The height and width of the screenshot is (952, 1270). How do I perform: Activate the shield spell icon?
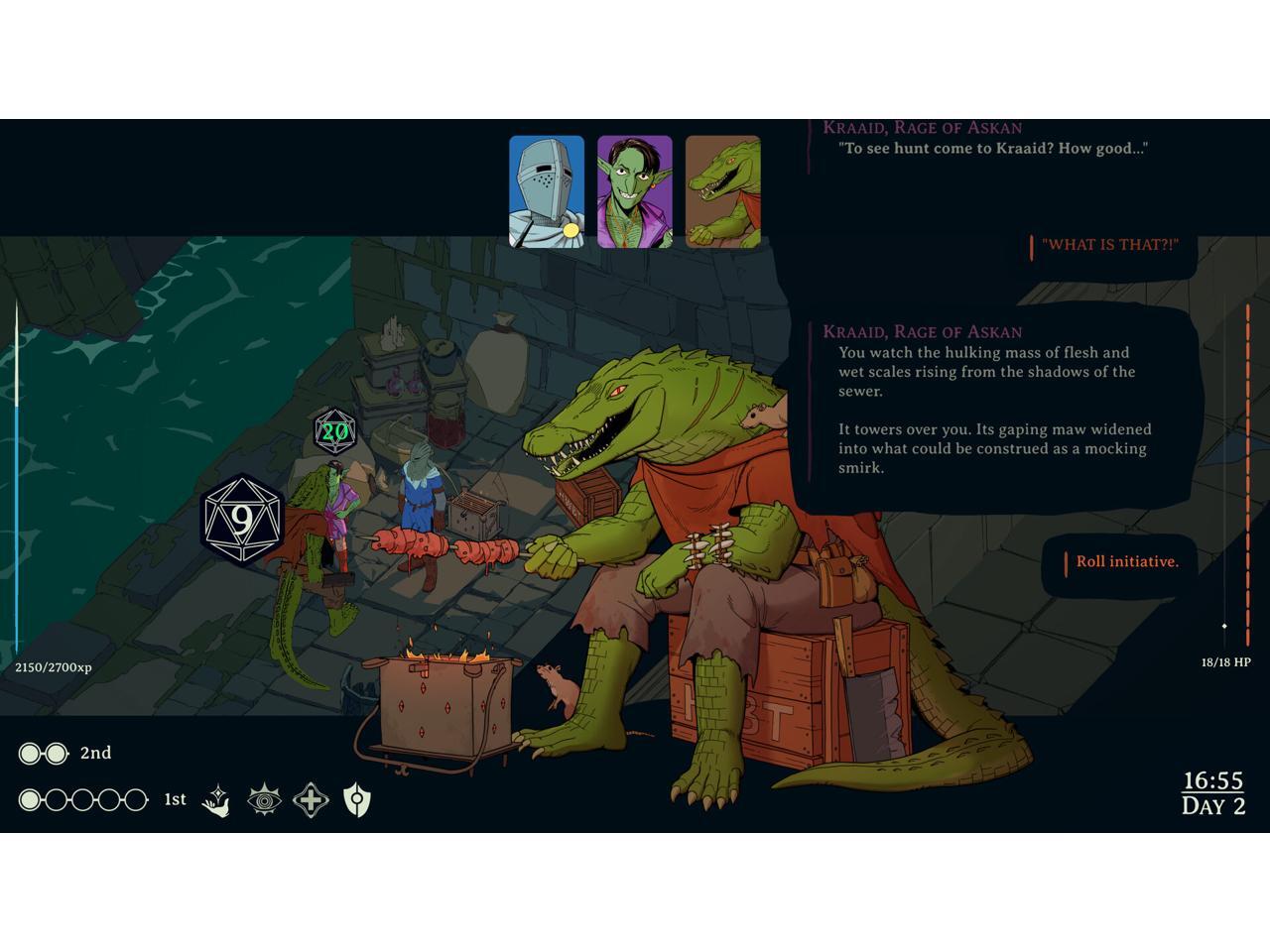(357, 800)
